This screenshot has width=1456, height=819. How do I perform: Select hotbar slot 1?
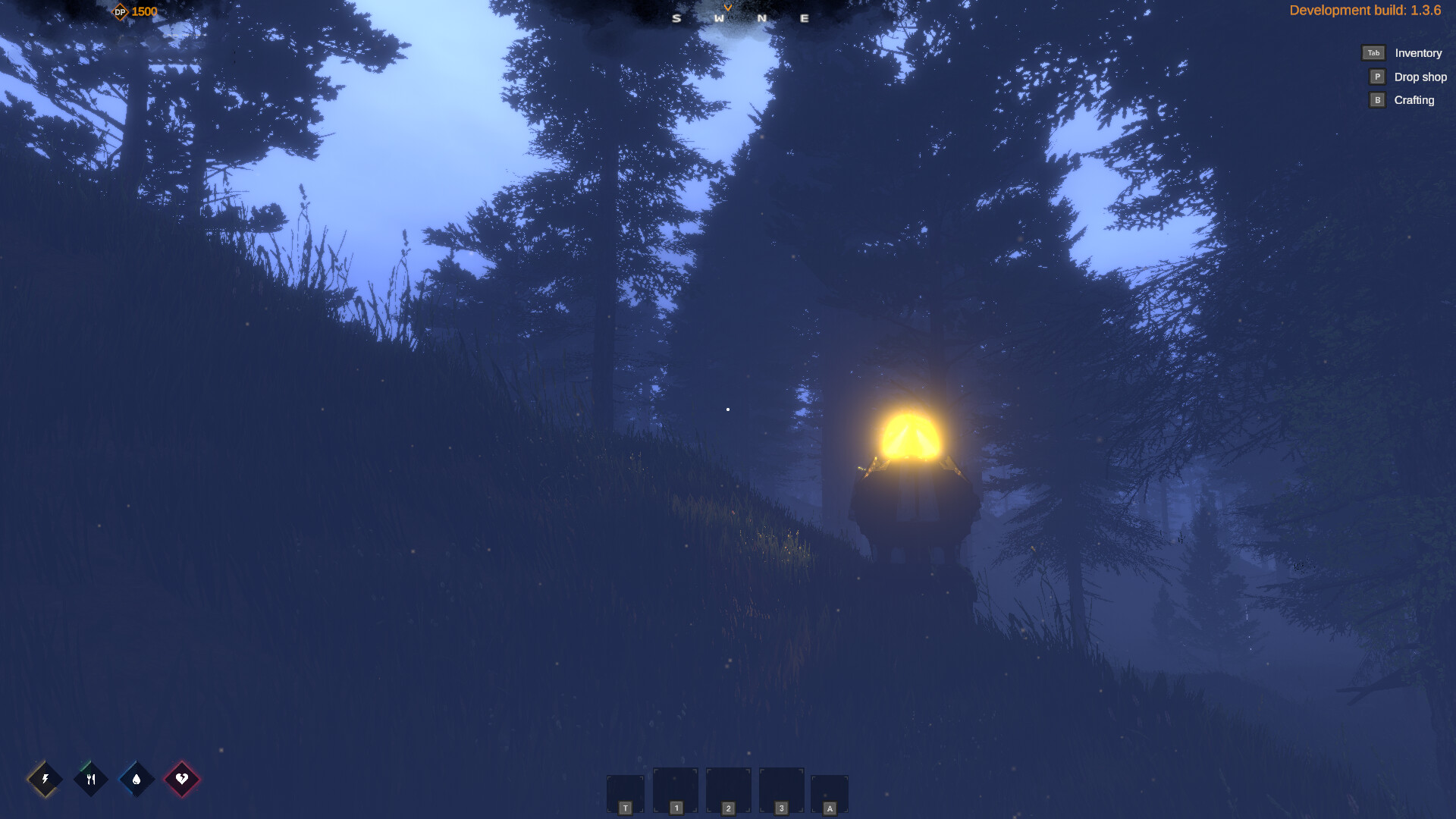[x=676, y=789]
